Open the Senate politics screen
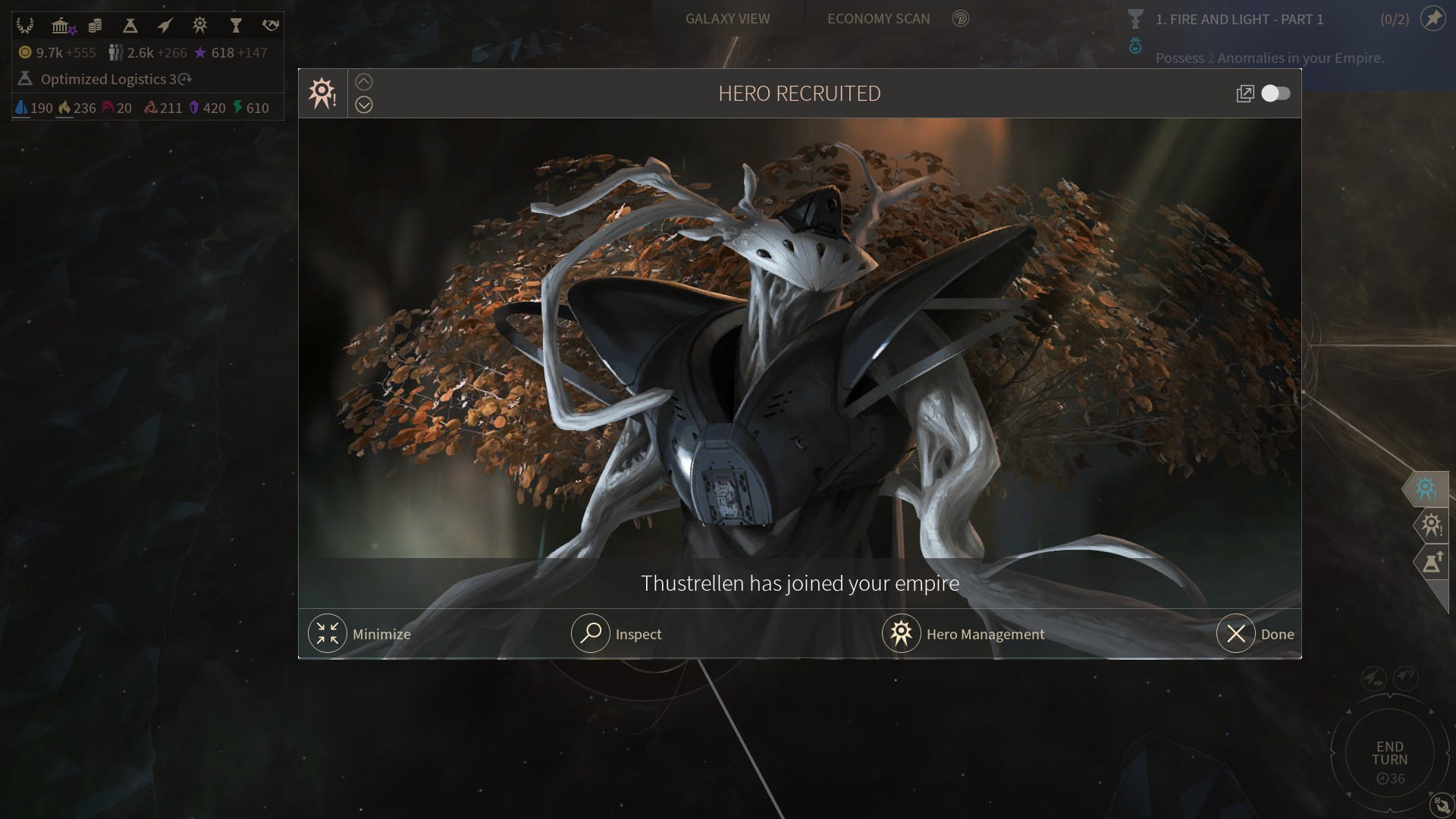This screenshot has height=819, width=1456. tap(61, 25)
